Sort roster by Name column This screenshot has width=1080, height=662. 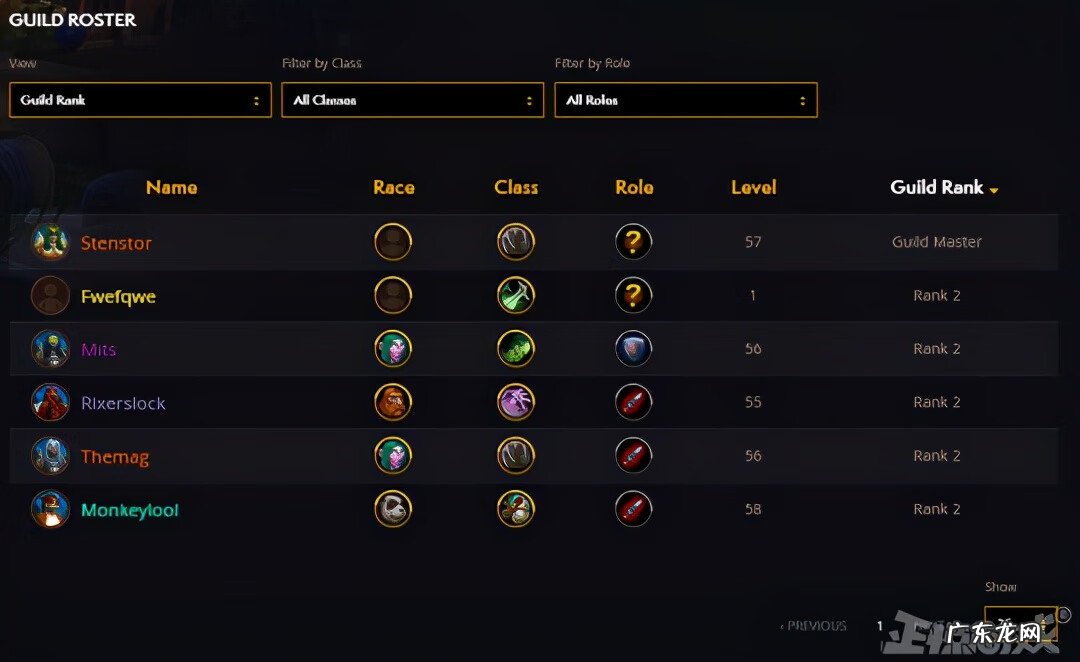tap(171, 187)
